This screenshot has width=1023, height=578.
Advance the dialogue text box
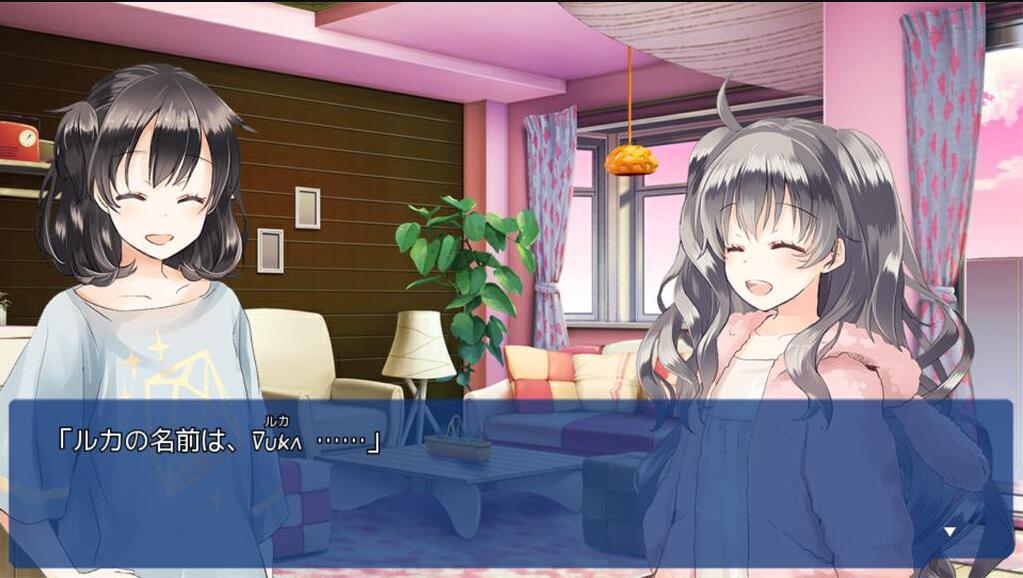(510, 478)
